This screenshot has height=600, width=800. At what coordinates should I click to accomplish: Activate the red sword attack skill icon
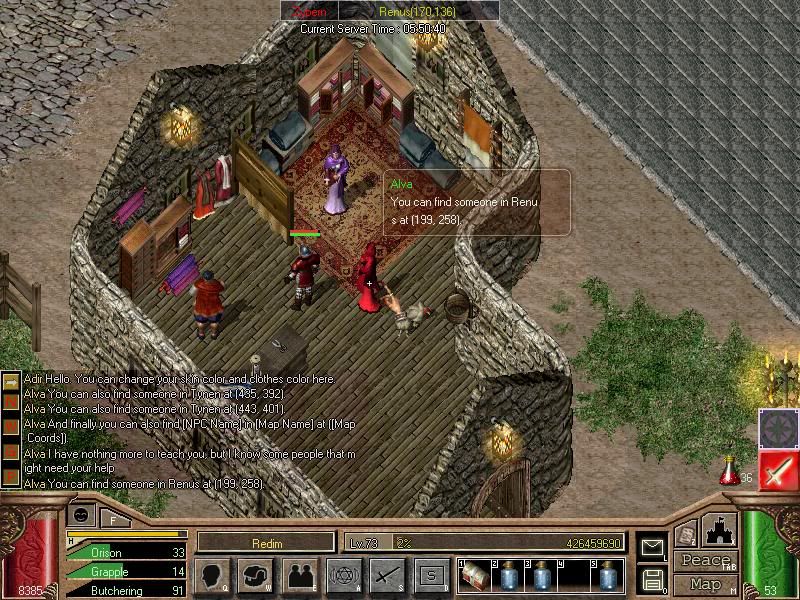coord(779,470)
